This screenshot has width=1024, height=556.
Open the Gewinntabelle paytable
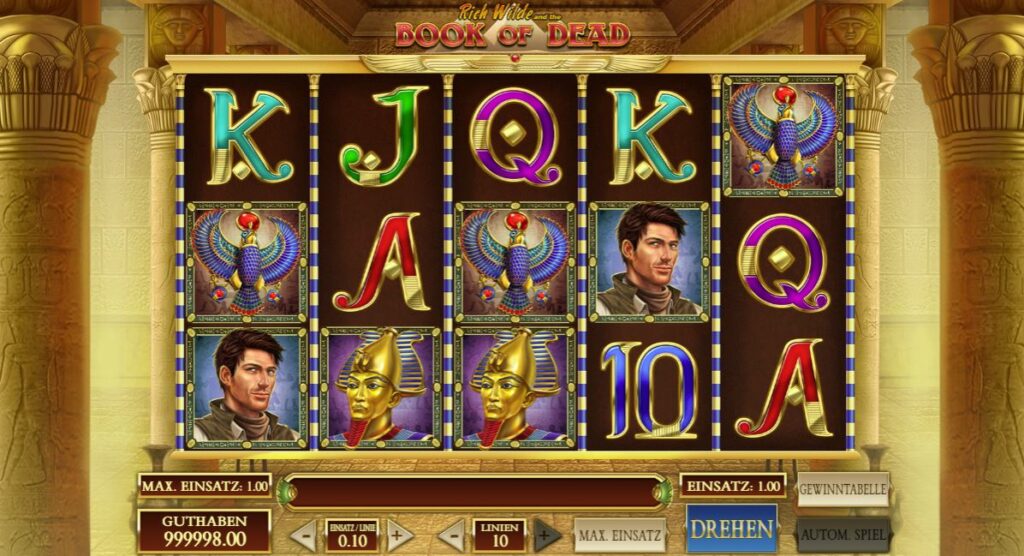[x=842, y=489]
